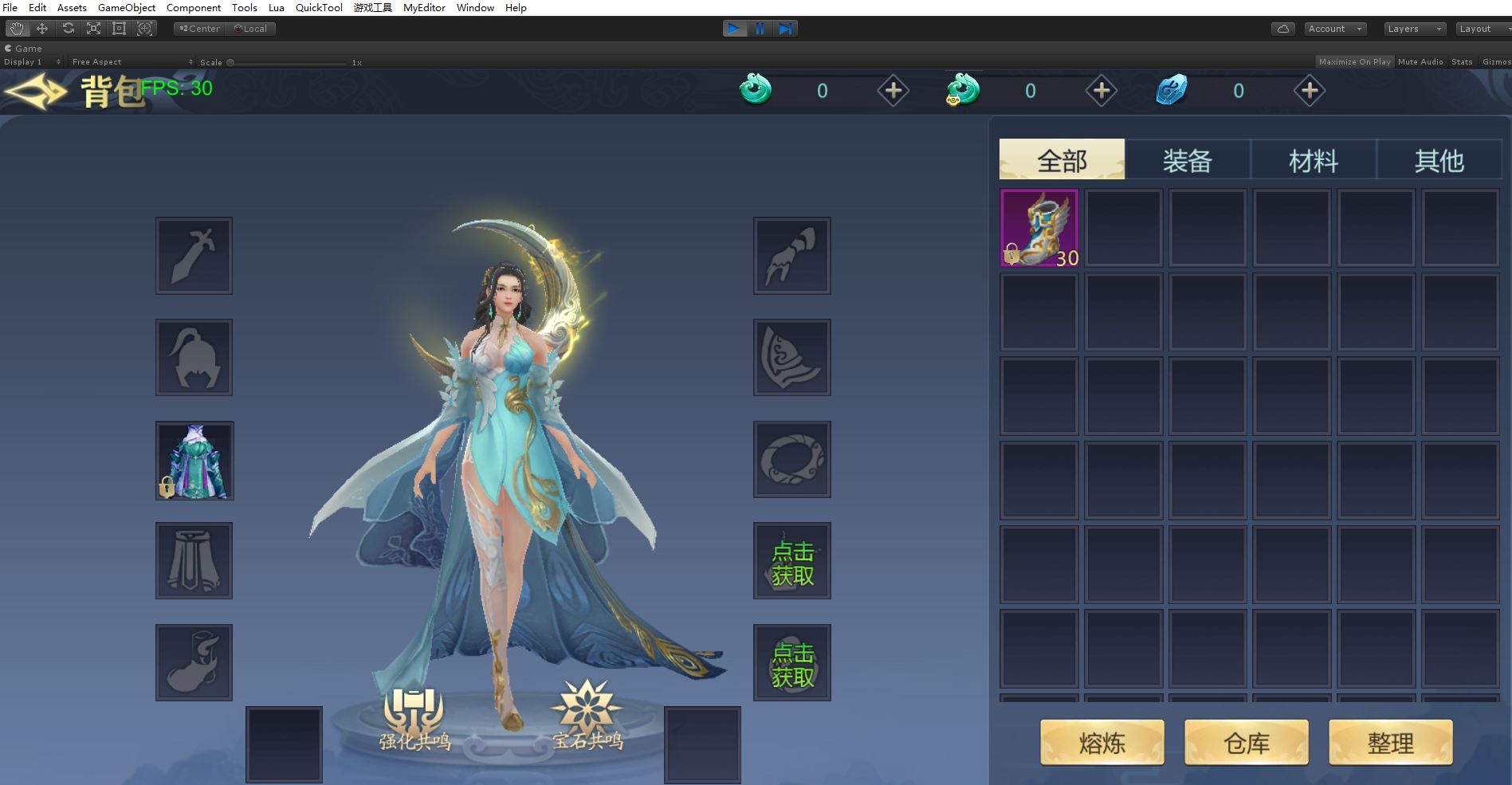1512x785 pixels.
Task: Click the Unity play button
Action: 734,29
